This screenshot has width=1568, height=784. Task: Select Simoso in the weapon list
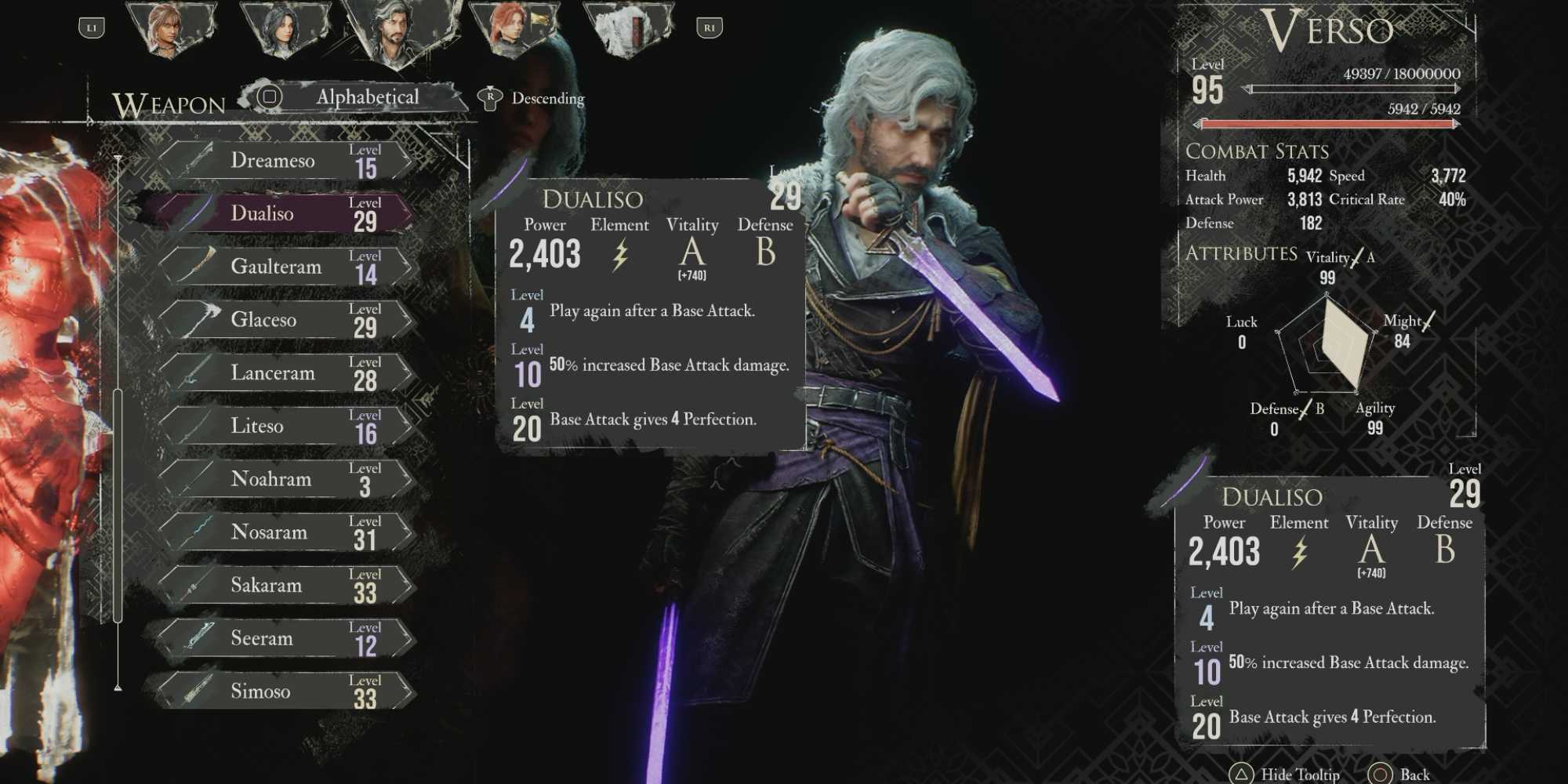[274, 691]
